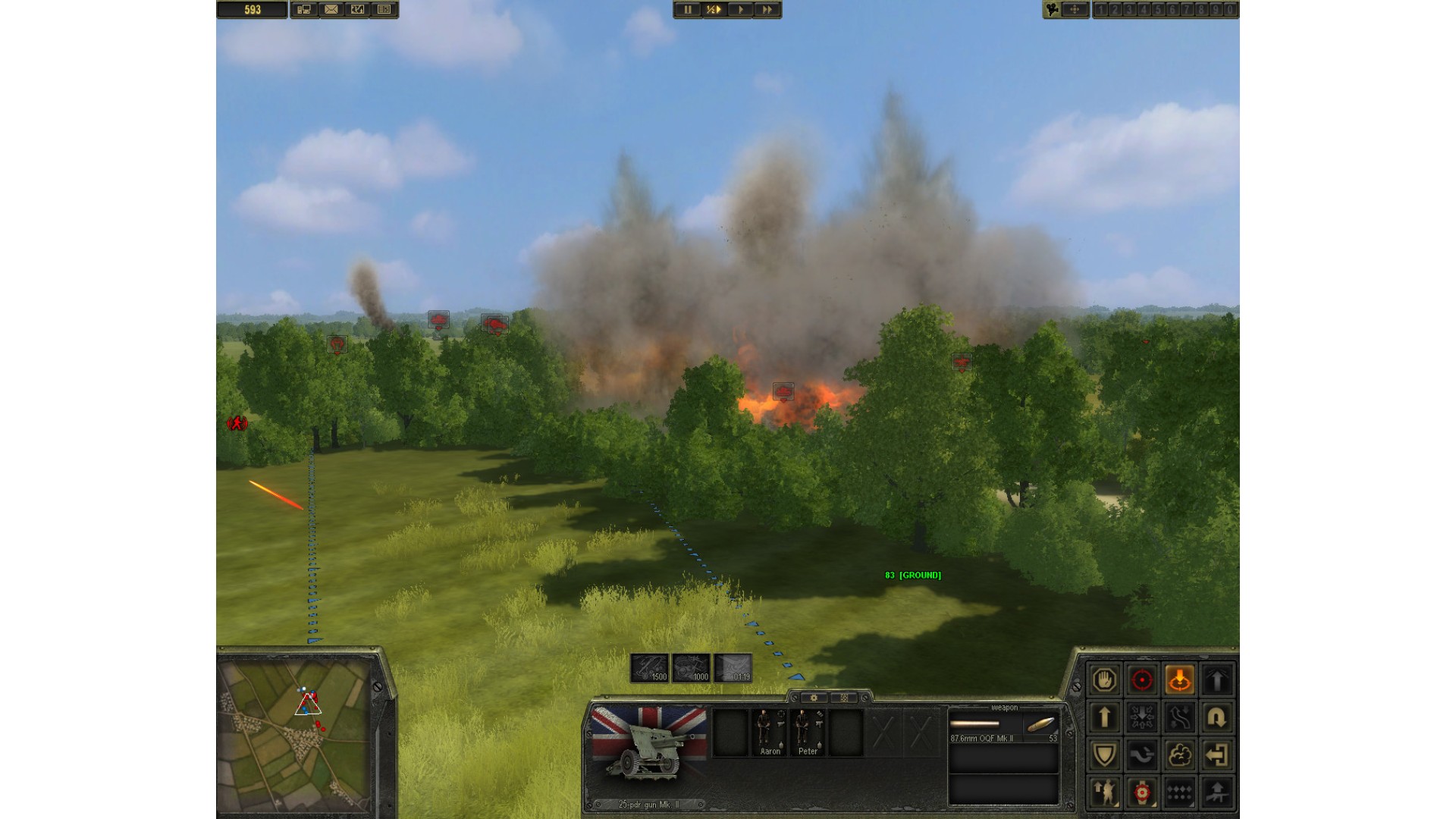Open the computer menu icon
The height and width of the screenshot is (819, 1456).
[x=305, y=10]
